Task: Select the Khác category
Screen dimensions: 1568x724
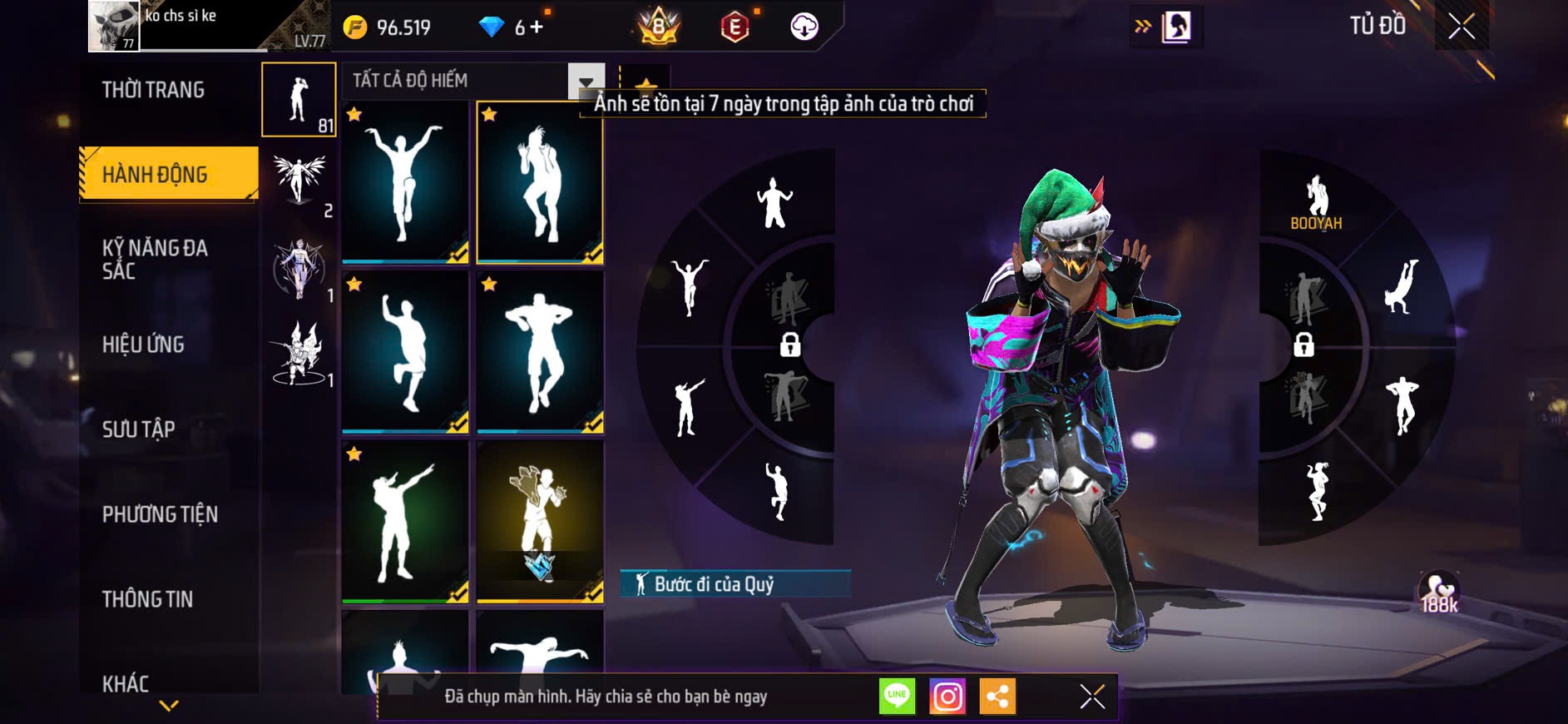Action: (126, 684)
